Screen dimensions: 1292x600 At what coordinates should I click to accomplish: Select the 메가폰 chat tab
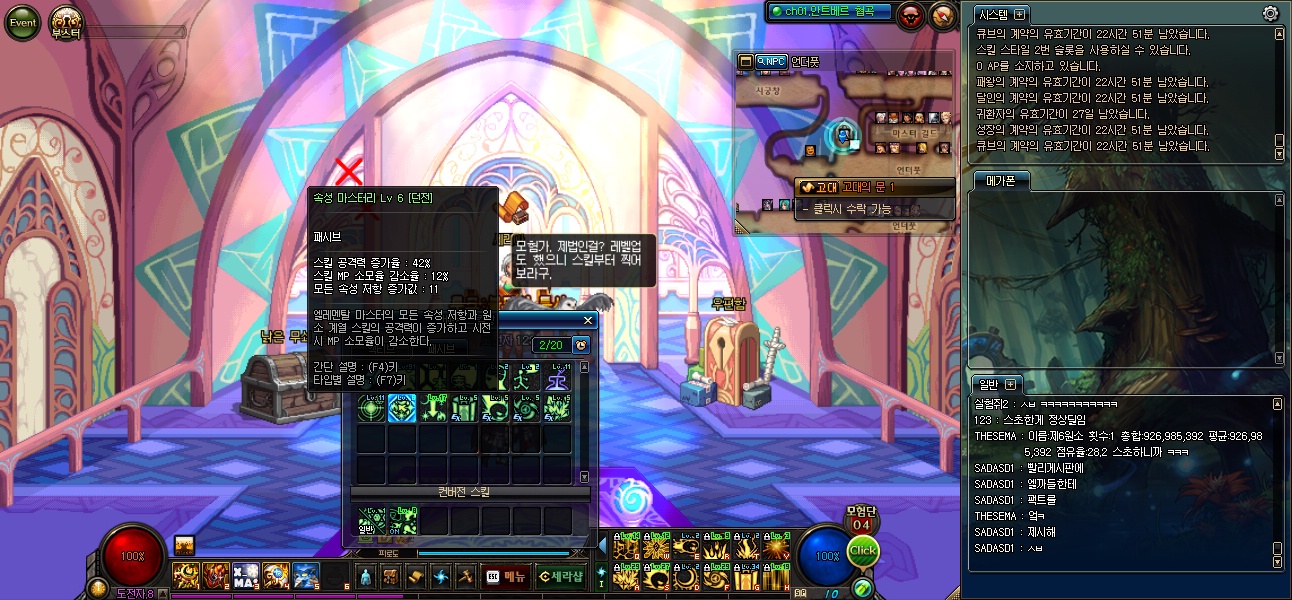[1000, 180]
